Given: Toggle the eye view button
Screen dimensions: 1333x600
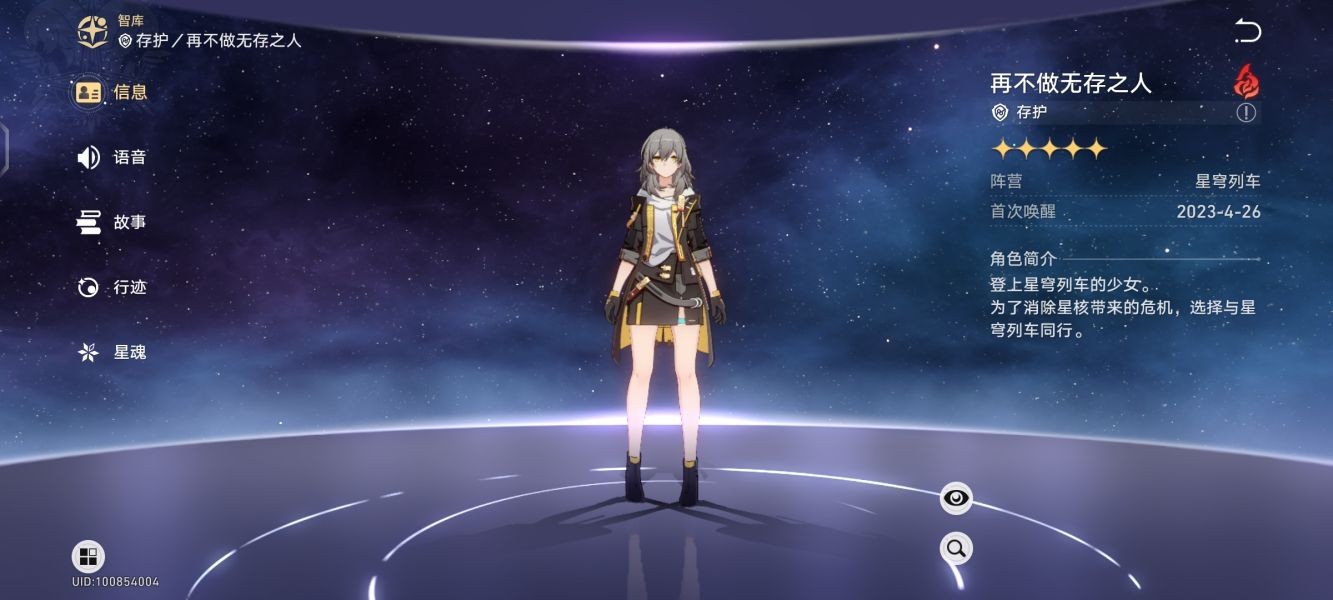Looking at the screenshot, I should 956,498.
